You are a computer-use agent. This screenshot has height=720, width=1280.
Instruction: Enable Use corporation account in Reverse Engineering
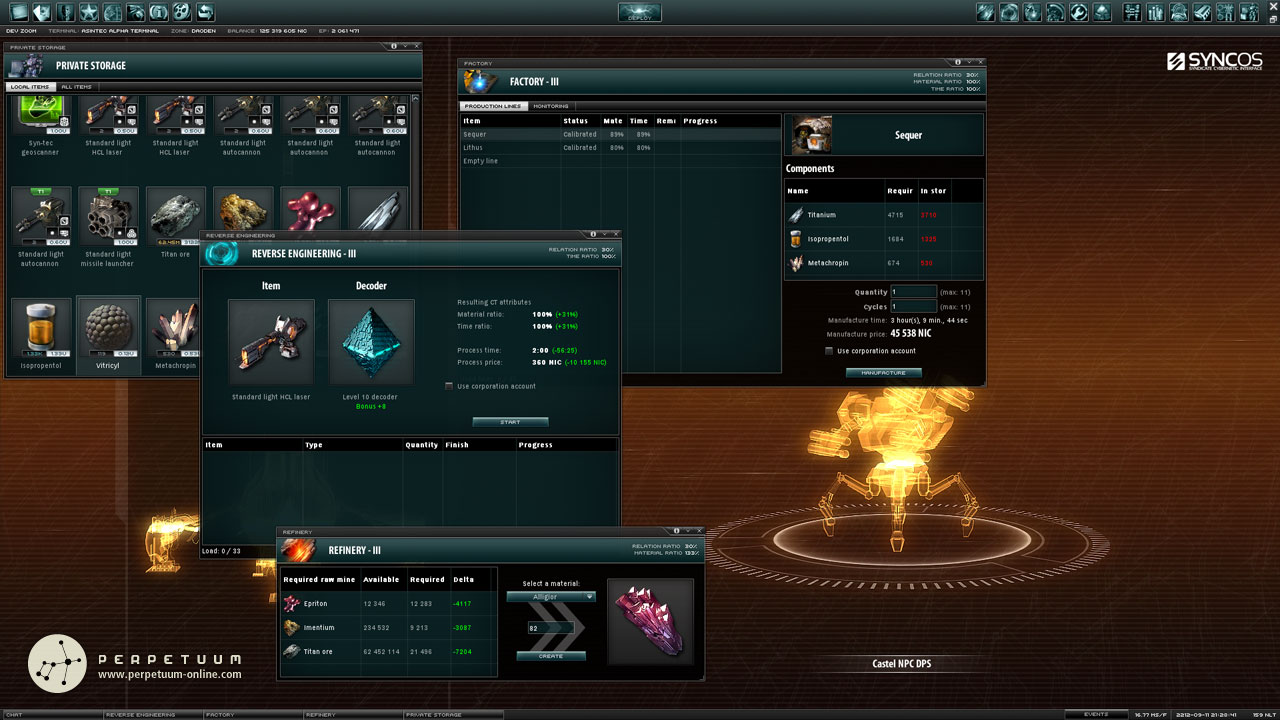point(449,383)
